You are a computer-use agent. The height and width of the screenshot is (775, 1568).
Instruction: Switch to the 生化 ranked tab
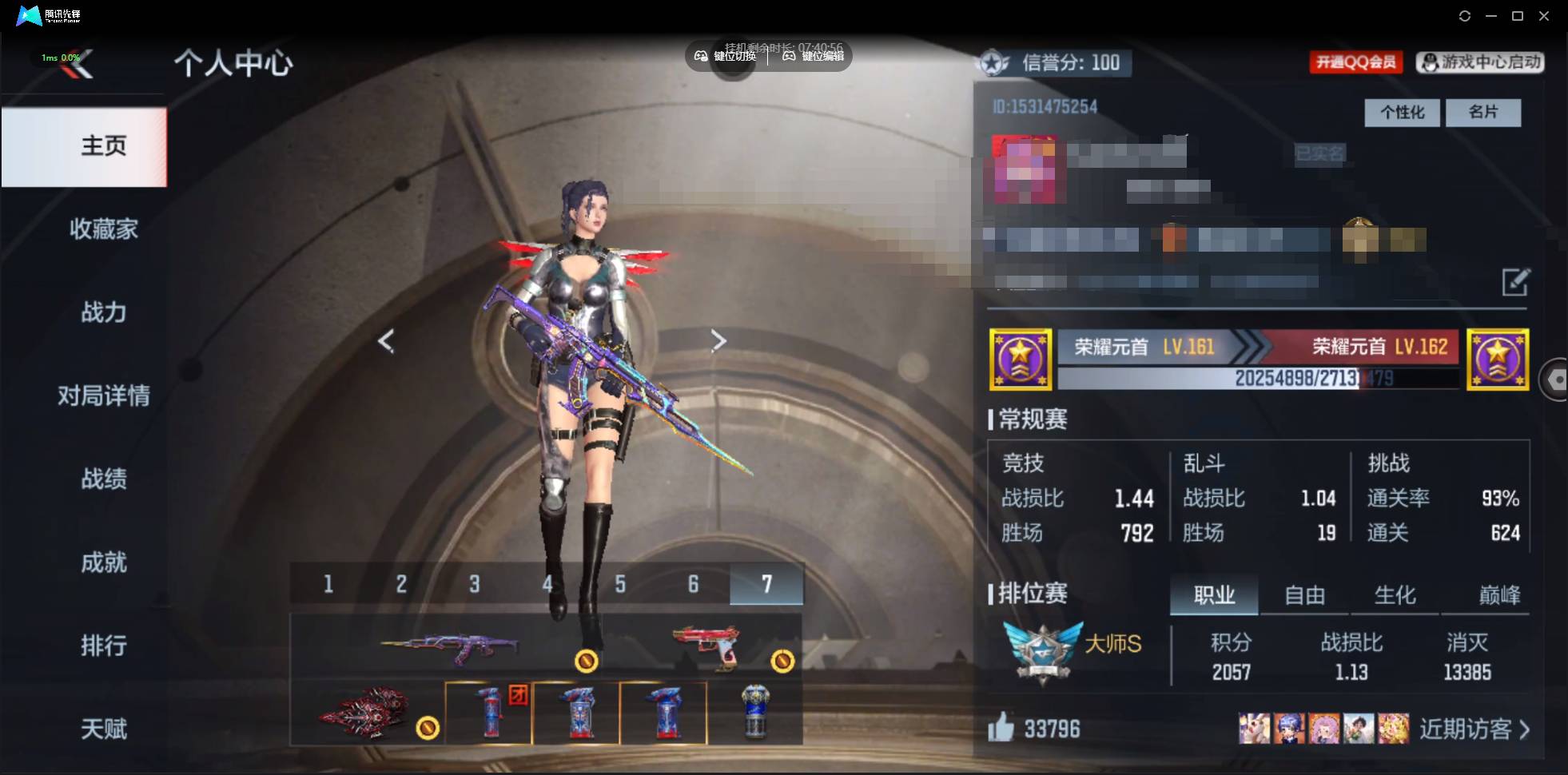tap(1395, 594)
